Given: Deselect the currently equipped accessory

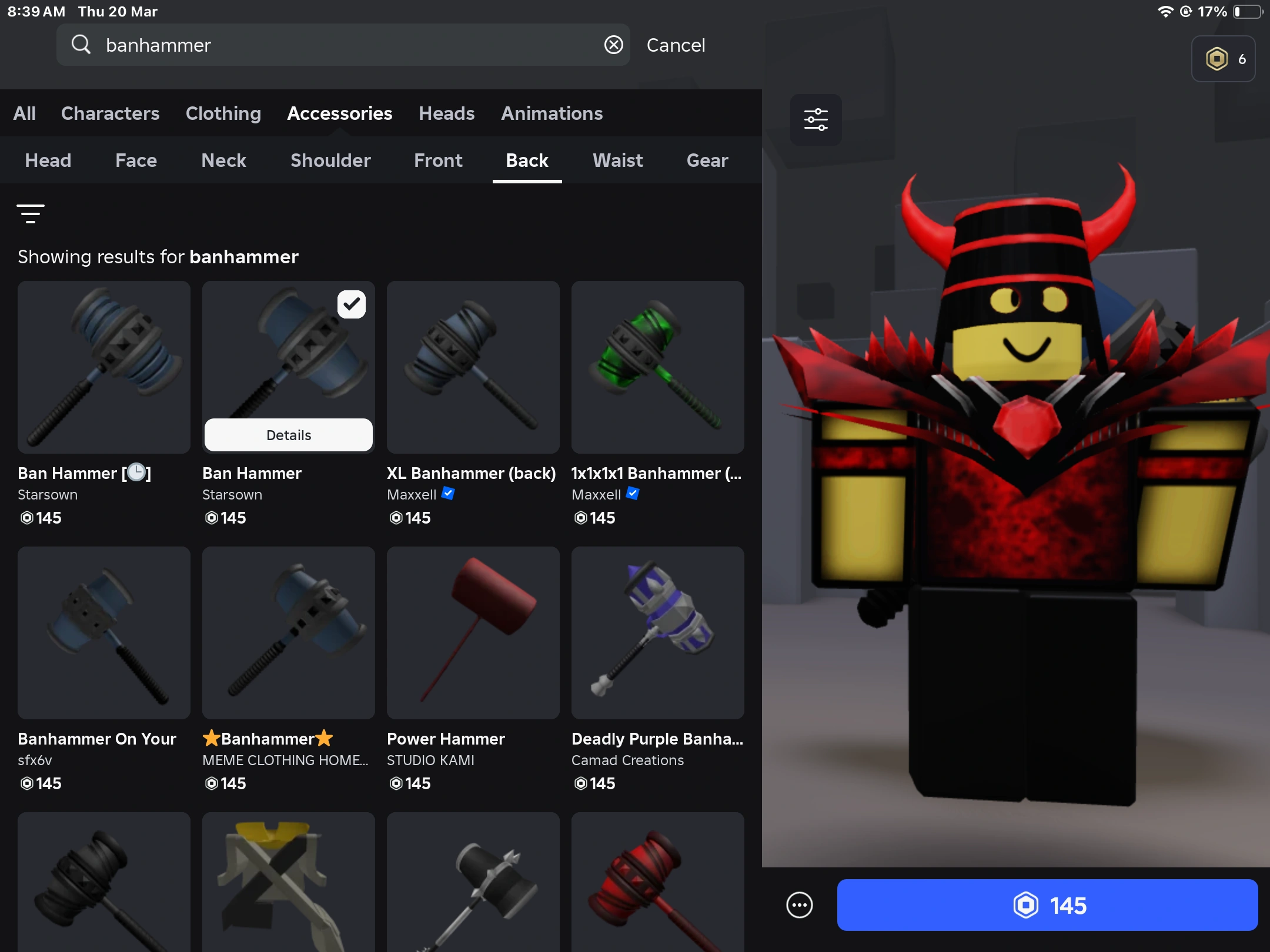Looking at the screenshot, I should point(352,304).
